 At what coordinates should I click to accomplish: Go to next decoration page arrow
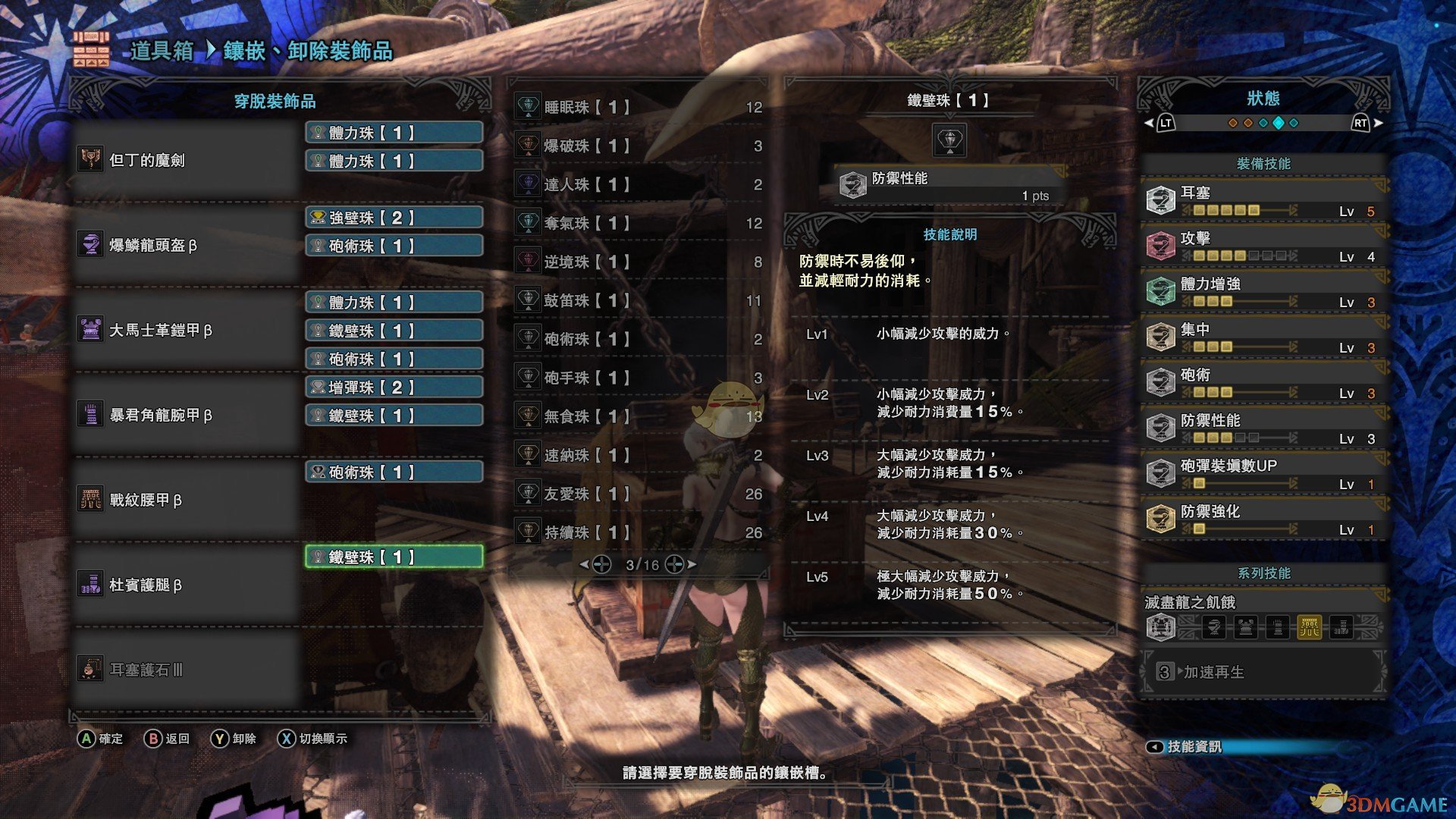pos(691,564)
